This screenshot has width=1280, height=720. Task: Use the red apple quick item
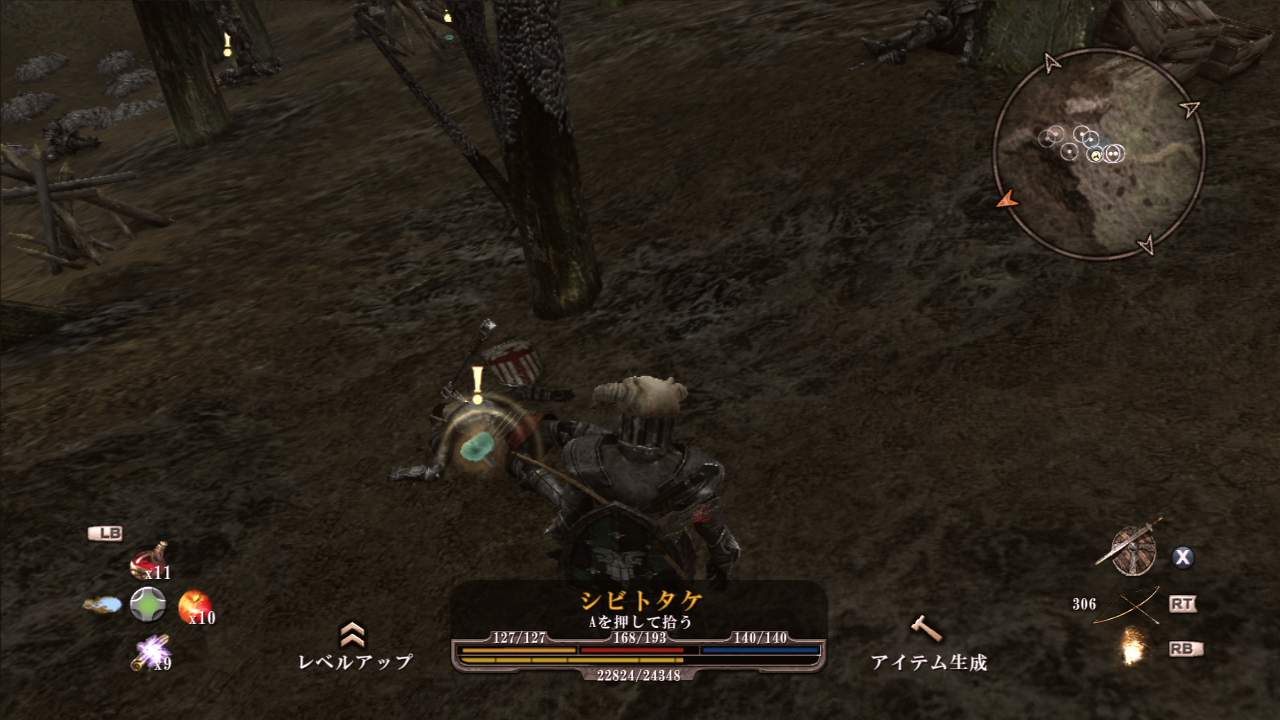[193, 605]
